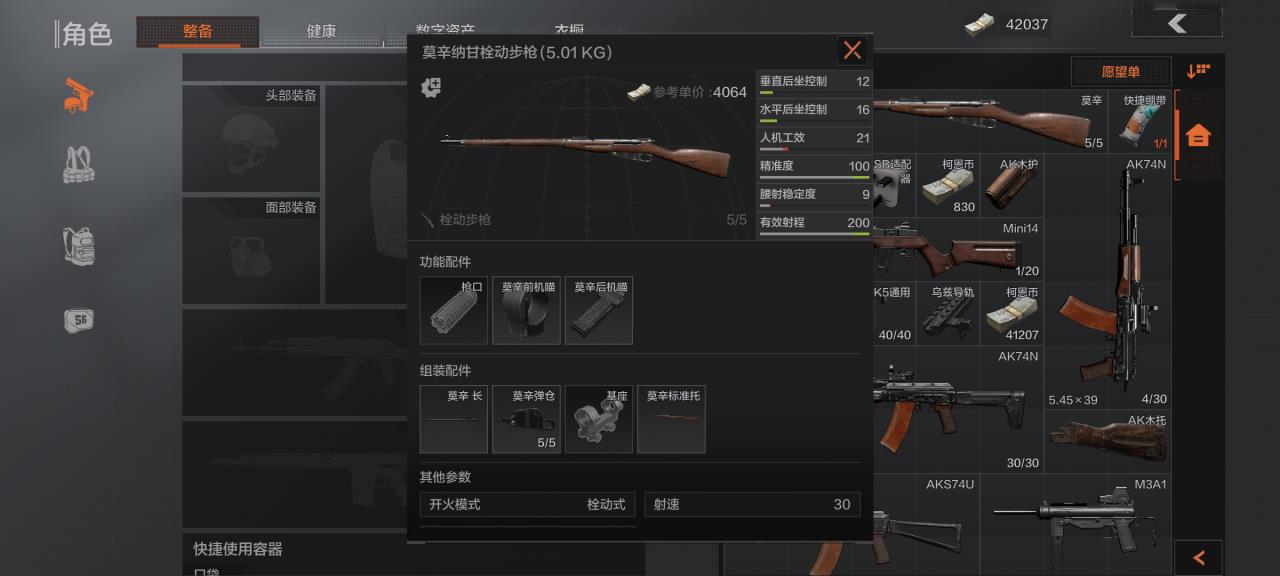Open the 愿望单 wishlist

coord(1120,71)
